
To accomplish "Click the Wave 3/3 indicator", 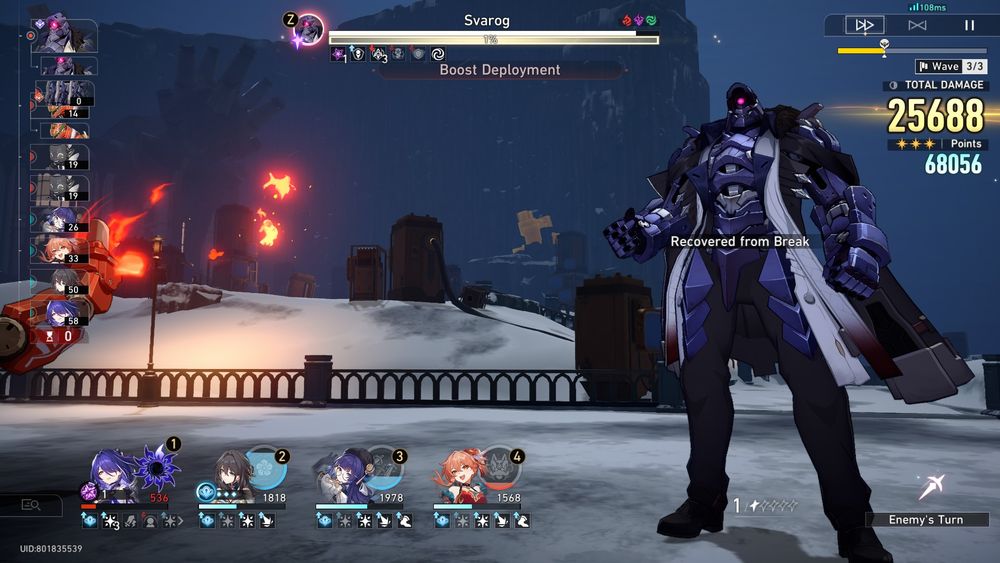I will pos(950,66).
